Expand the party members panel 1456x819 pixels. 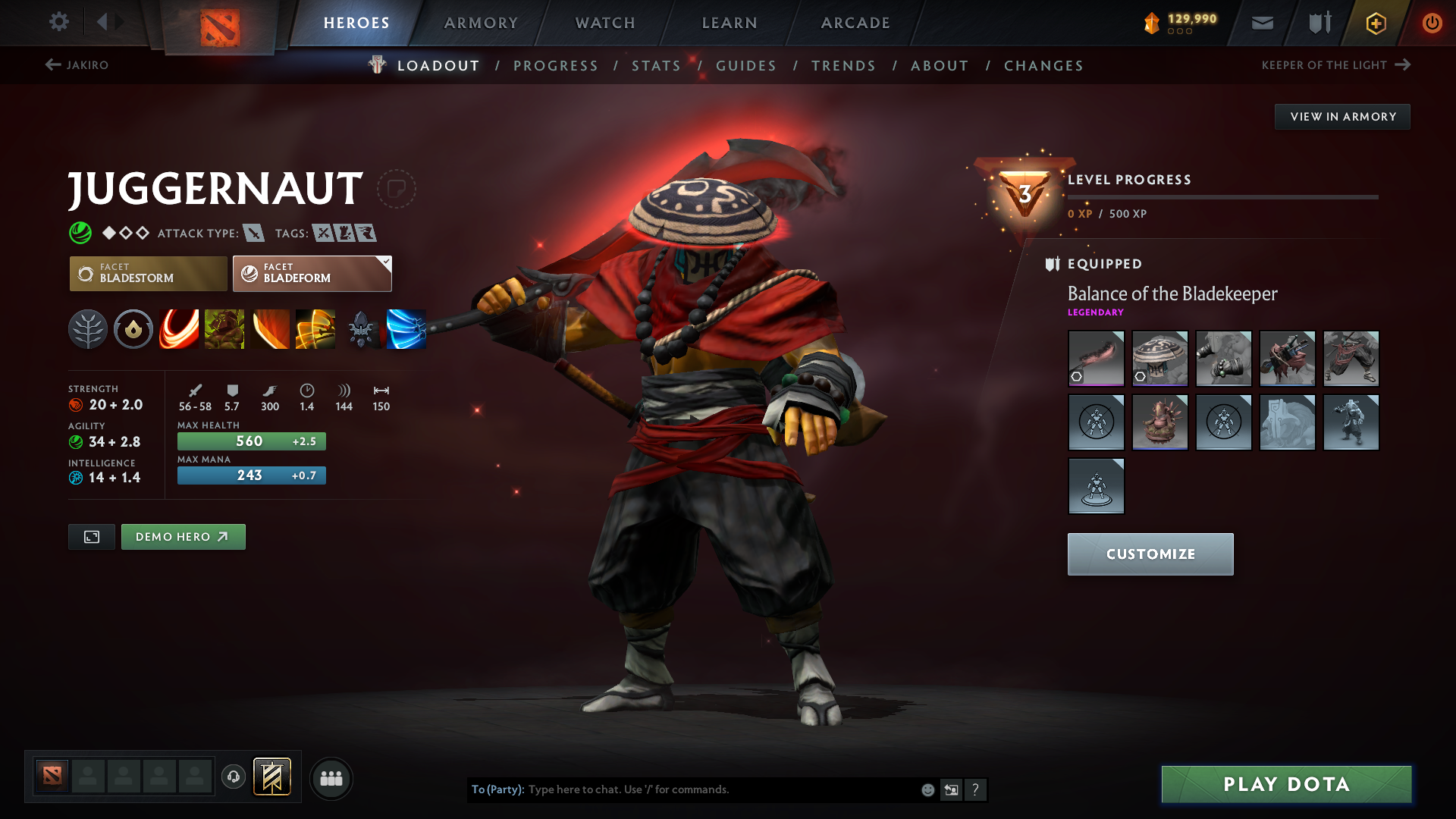coord(331,778)
